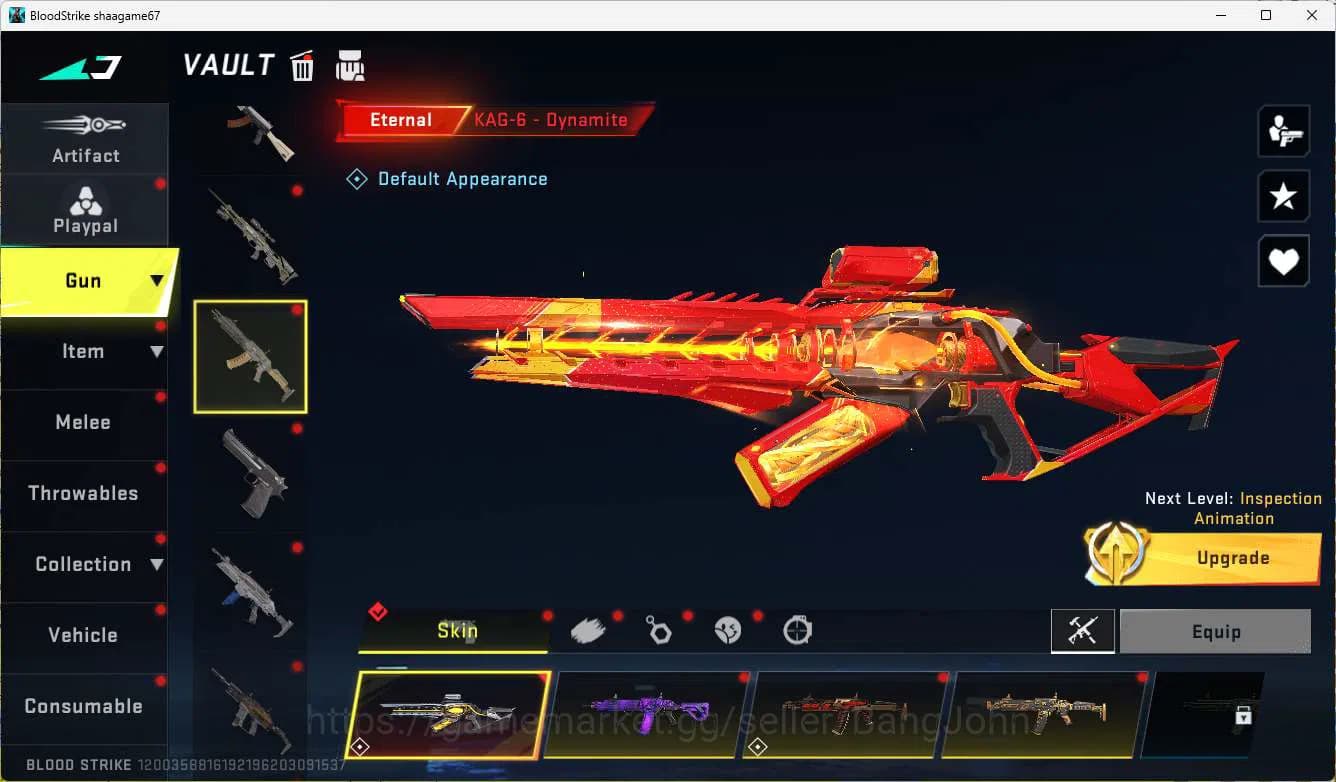Open the charm/keychain customization icon
Screen dimensions: 1336x782
click(659, 629)
